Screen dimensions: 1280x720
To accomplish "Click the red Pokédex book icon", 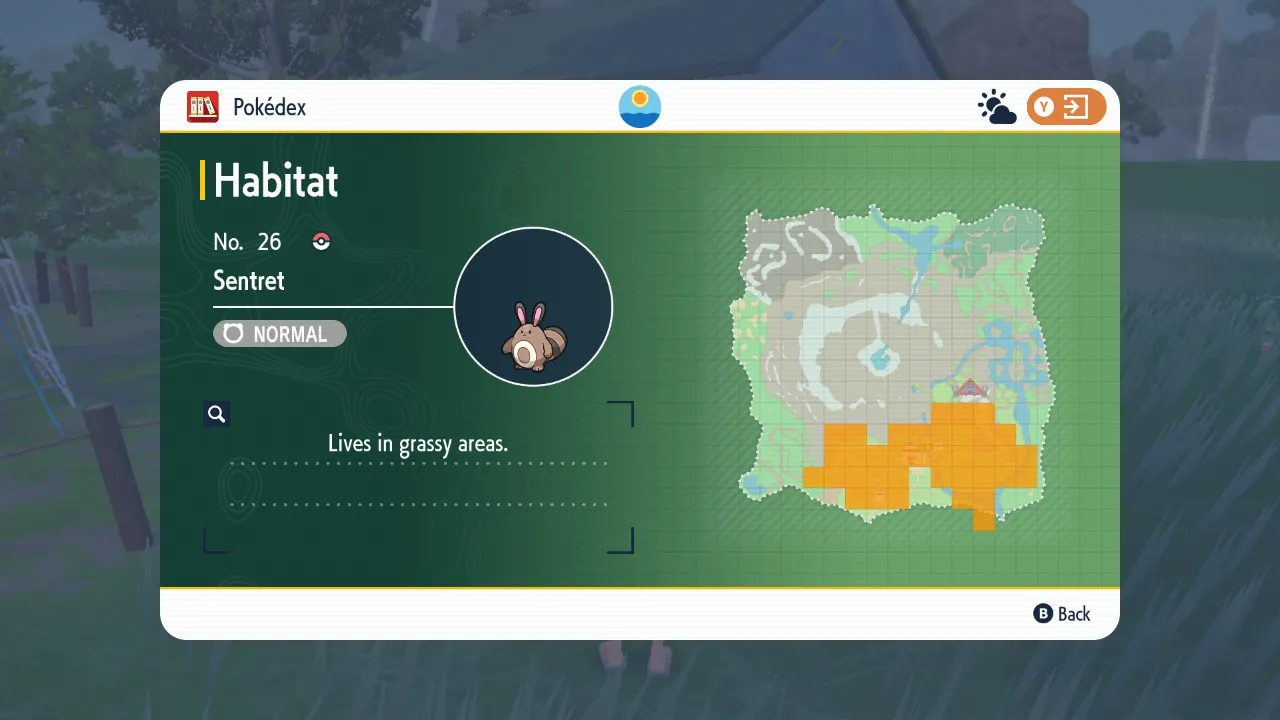I will [x=203, y=107].
